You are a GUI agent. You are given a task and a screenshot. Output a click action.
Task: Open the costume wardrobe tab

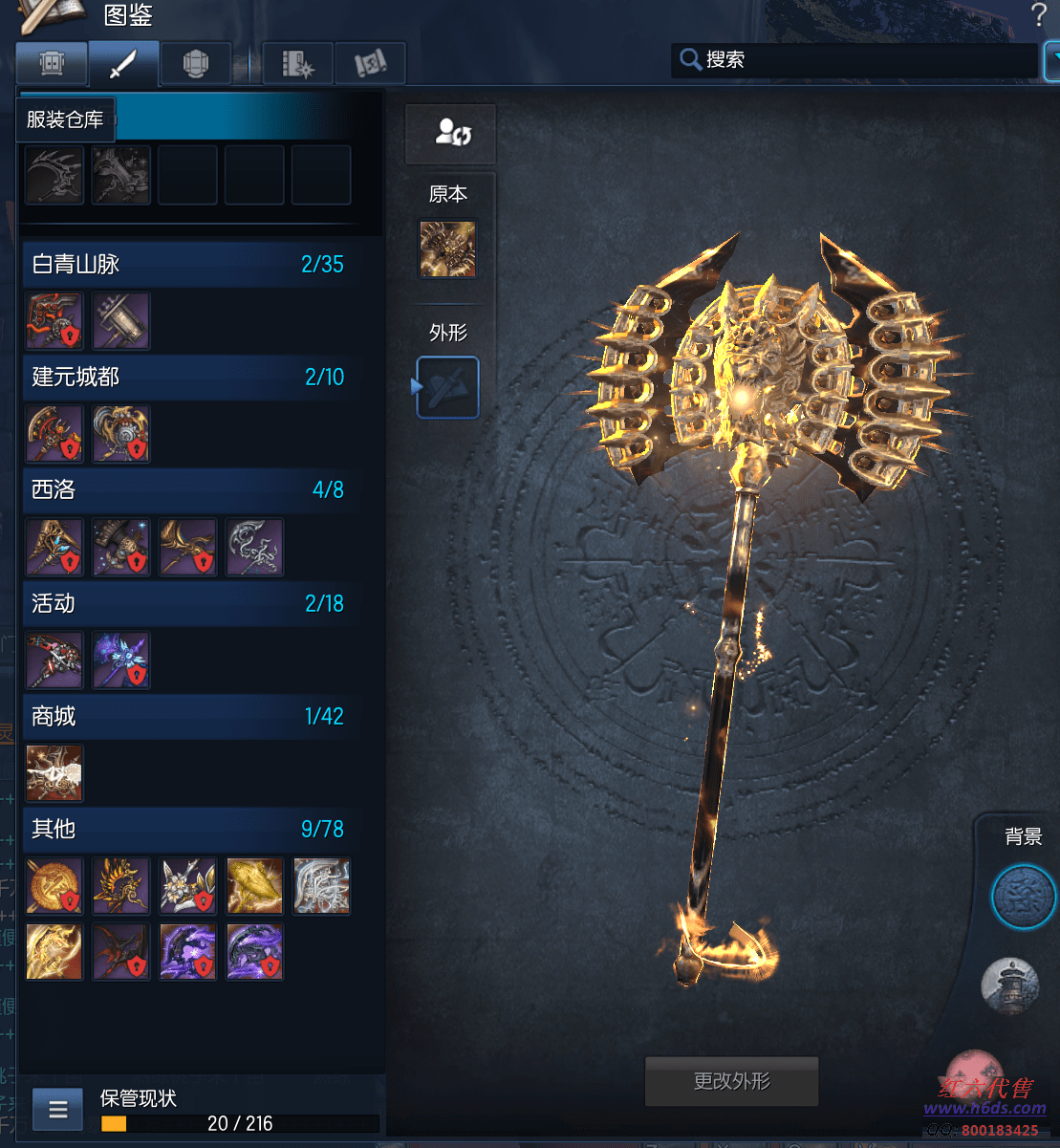[x=52, y=65]
